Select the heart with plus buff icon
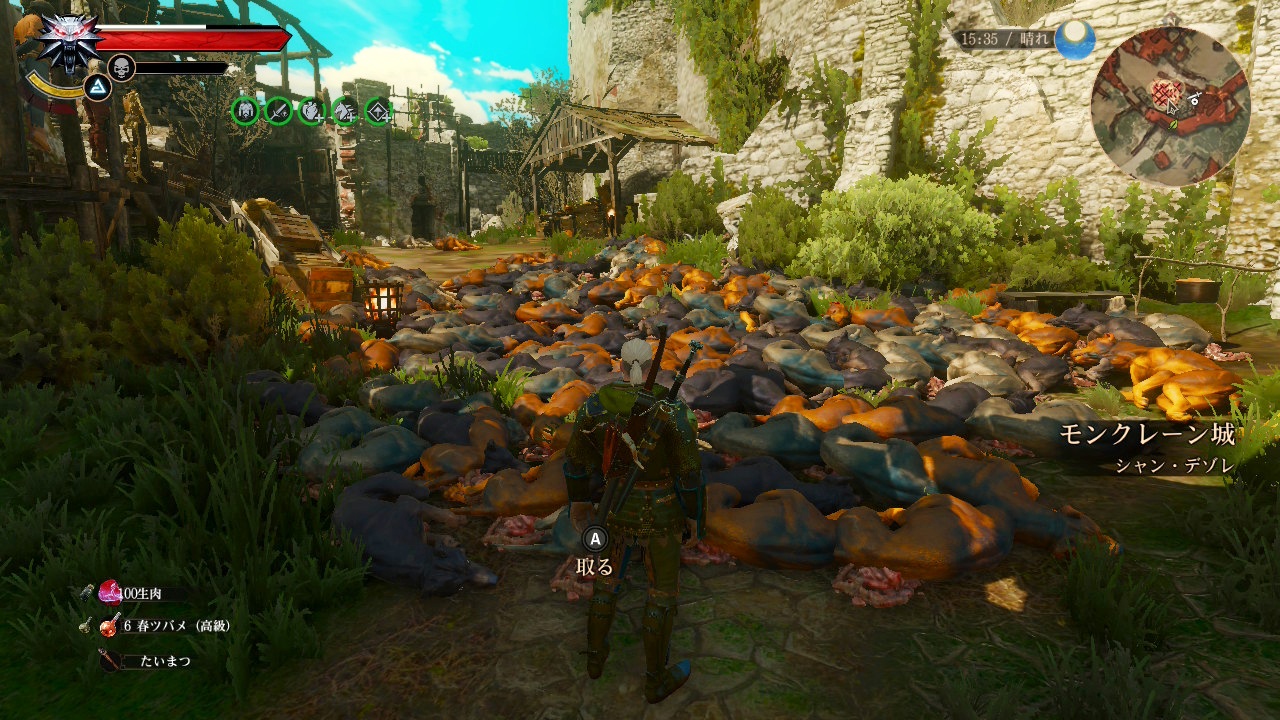This screenshot has width=1280, height=720. 311,110
